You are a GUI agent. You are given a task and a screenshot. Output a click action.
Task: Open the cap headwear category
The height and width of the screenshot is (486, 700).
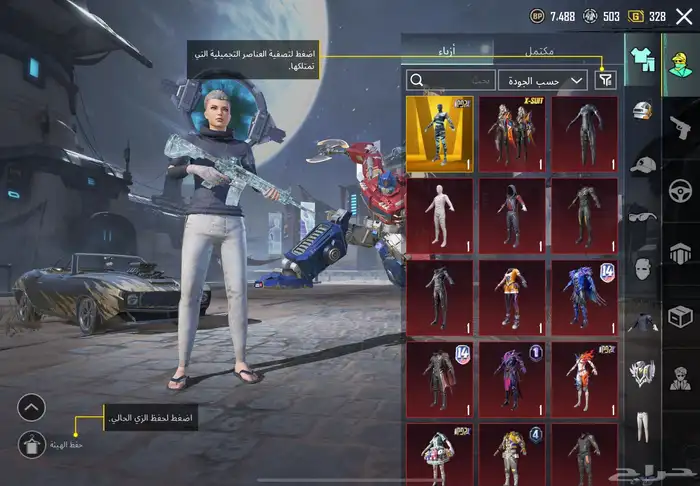(642, 163)
